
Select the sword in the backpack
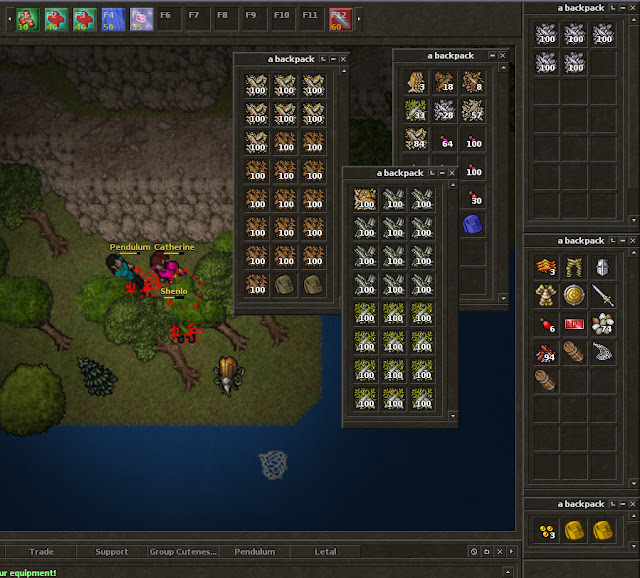tap(603, 296)
